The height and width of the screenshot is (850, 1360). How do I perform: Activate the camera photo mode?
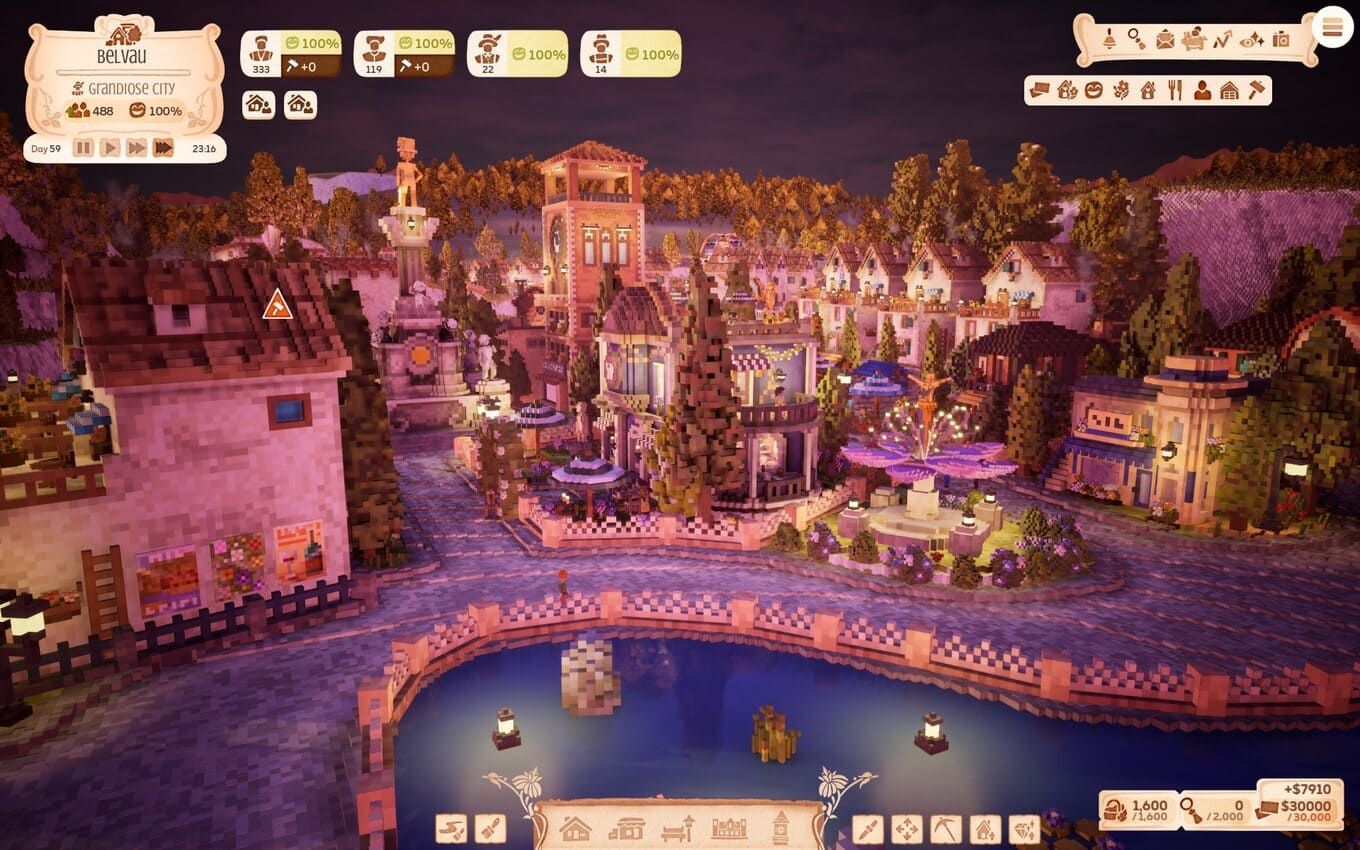(1281, 40)
